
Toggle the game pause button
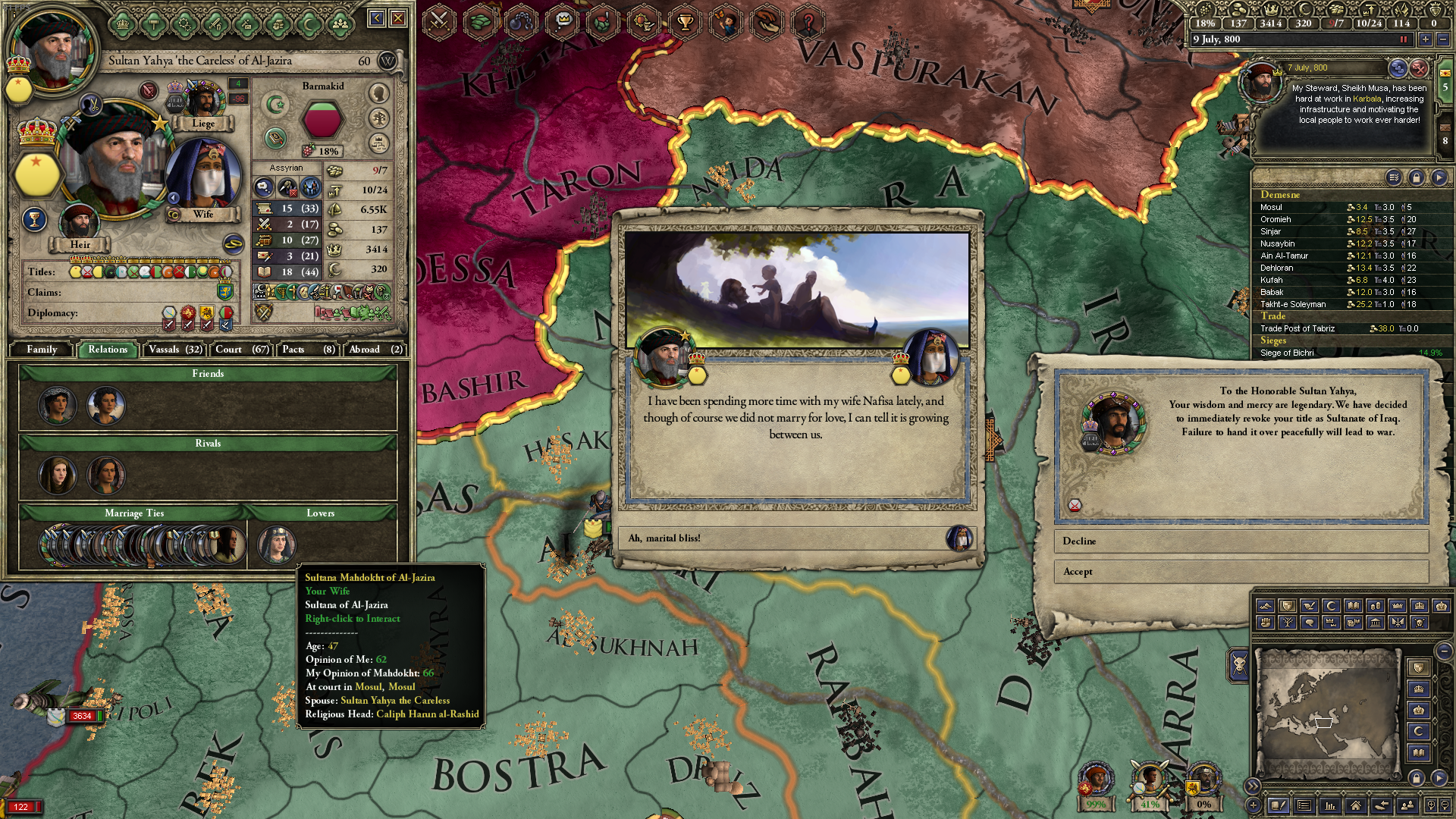tap(1404, 39)
